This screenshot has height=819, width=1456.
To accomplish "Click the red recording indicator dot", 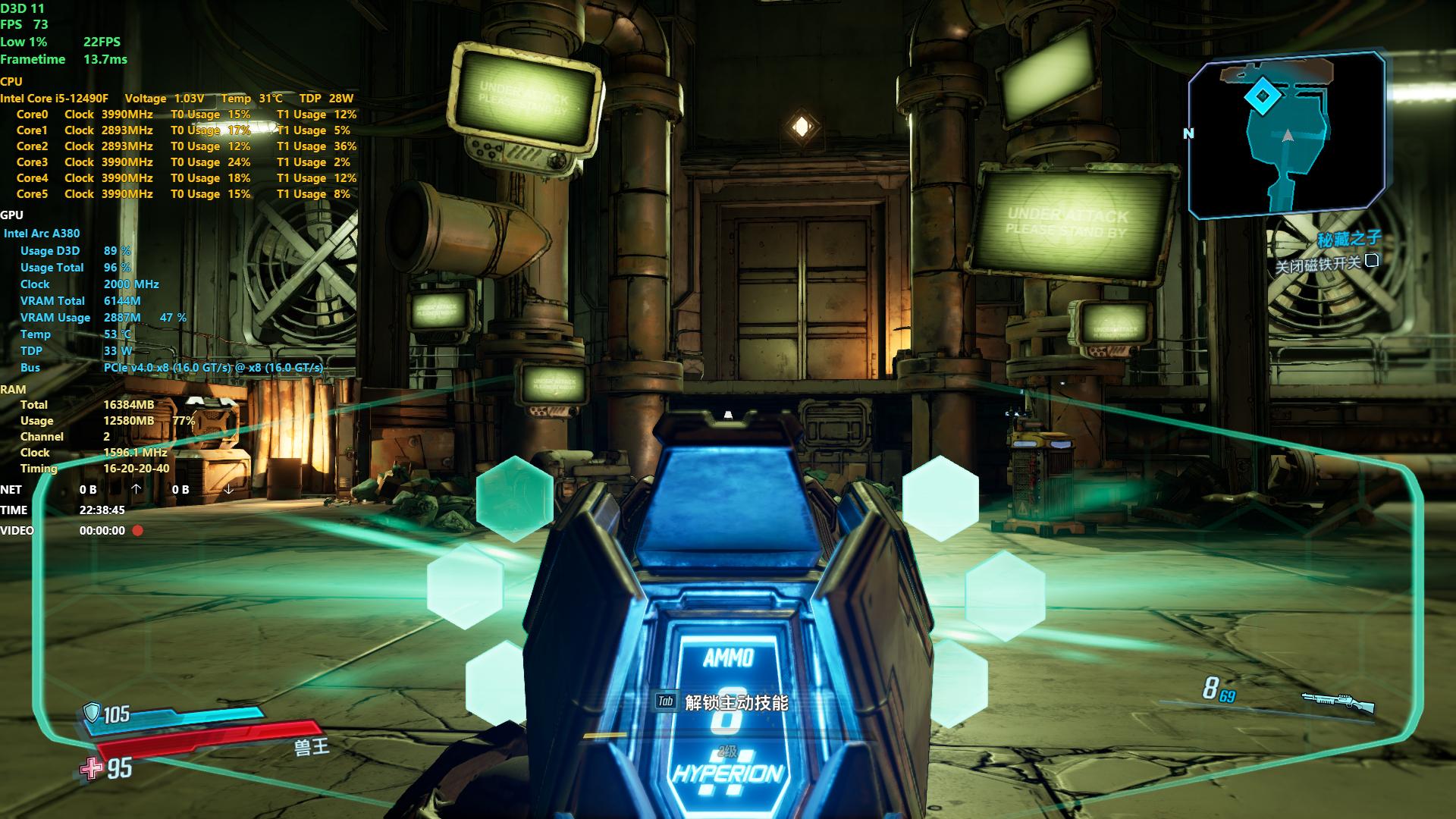I will (x=138, y=531).
